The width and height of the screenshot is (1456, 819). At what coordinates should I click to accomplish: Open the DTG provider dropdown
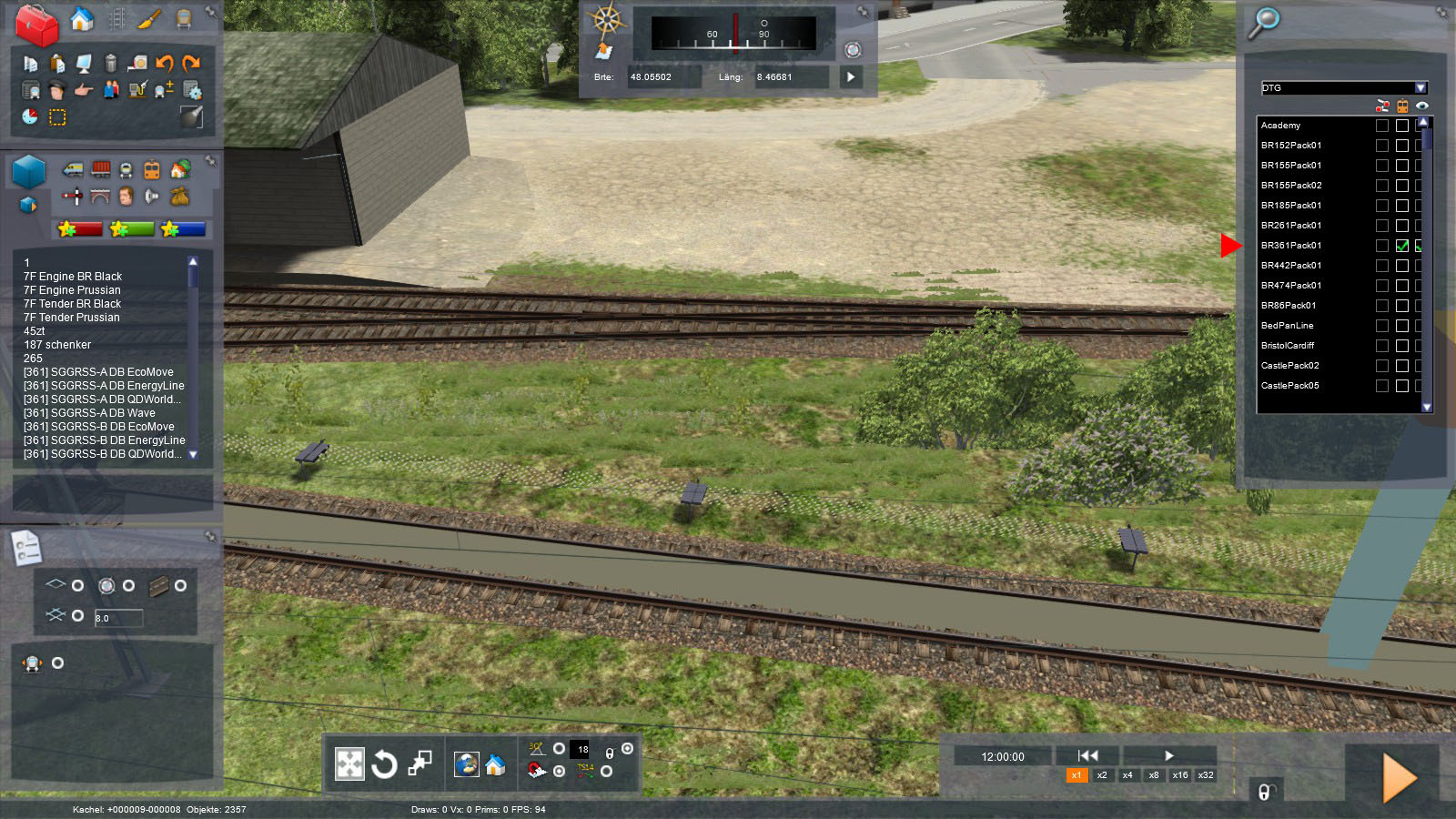1421,88
